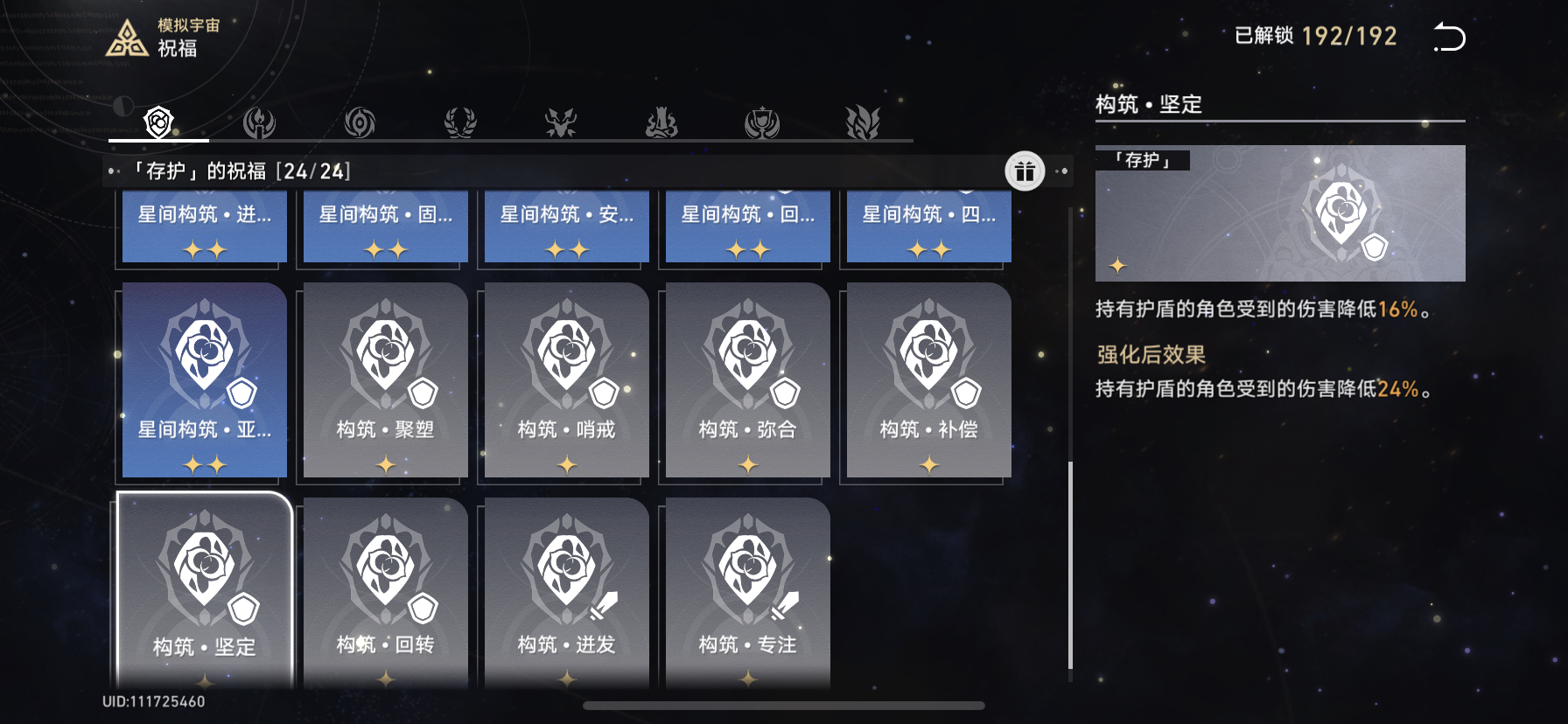Show the 构筑・回转 blessing card
The height and width of the screenshot is (724, 1568).
pos(386,590)
